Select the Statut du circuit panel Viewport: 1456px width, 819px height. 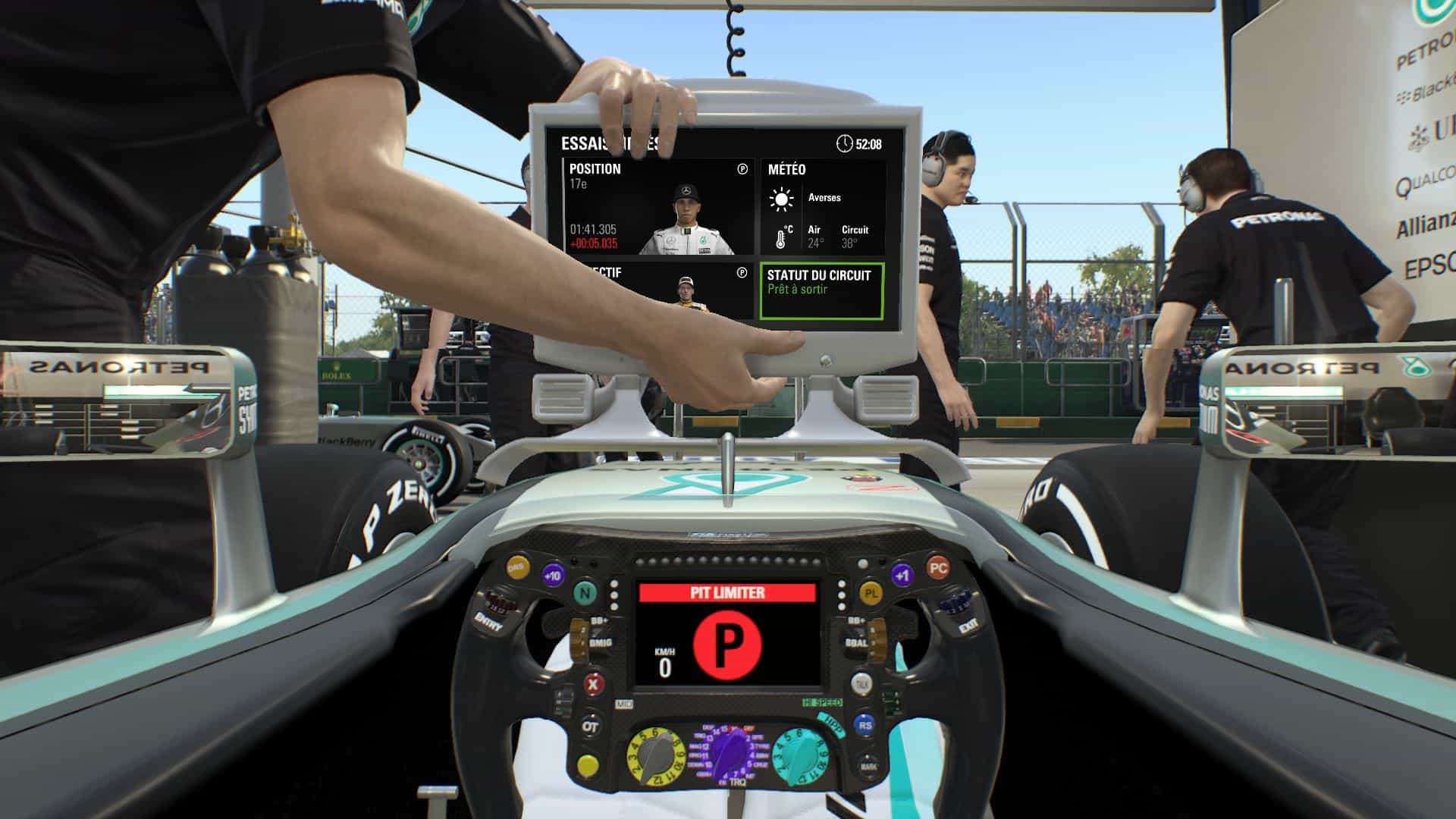click(x=822, y=291)
